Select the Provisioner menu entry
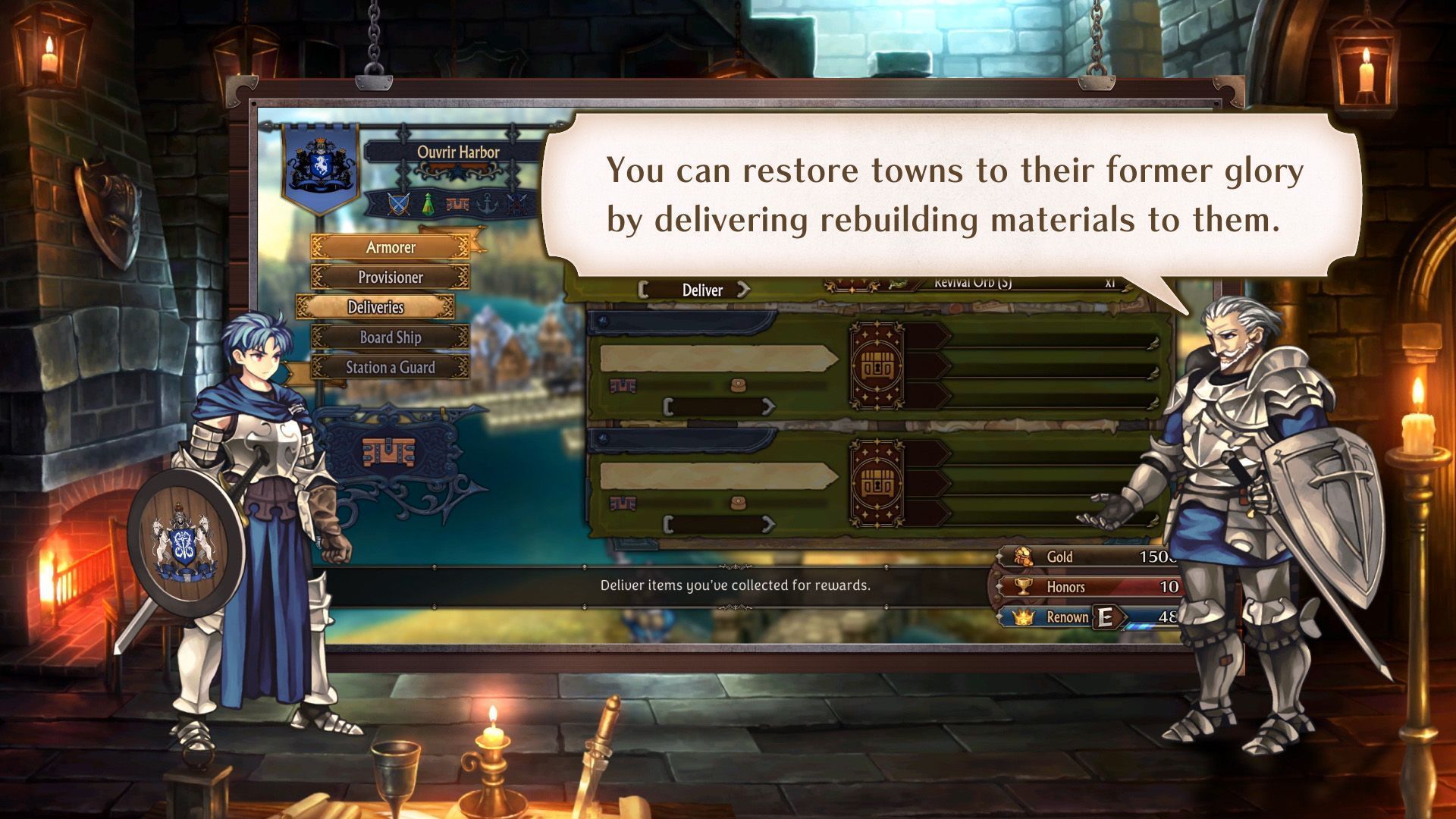 click(391, 278)
